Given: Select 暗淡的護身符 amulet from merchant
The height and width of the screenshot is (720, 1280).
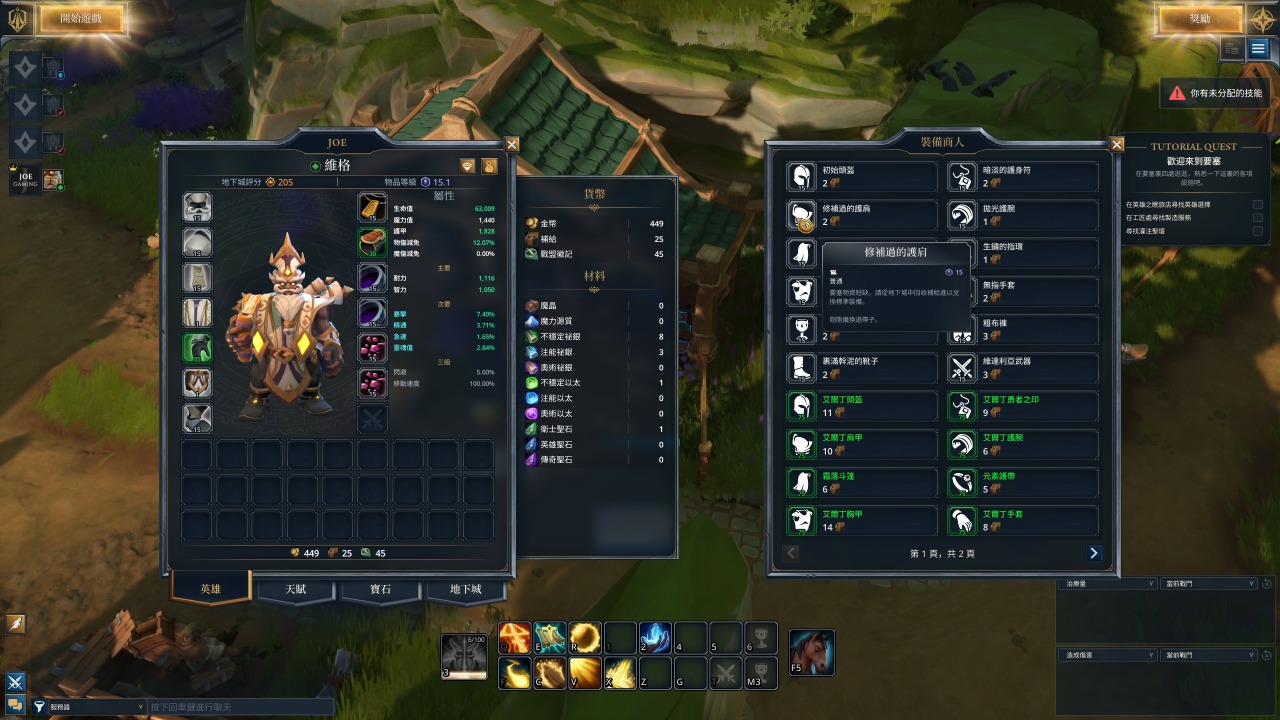Looking at the screenshot, I should [1022, 177].
